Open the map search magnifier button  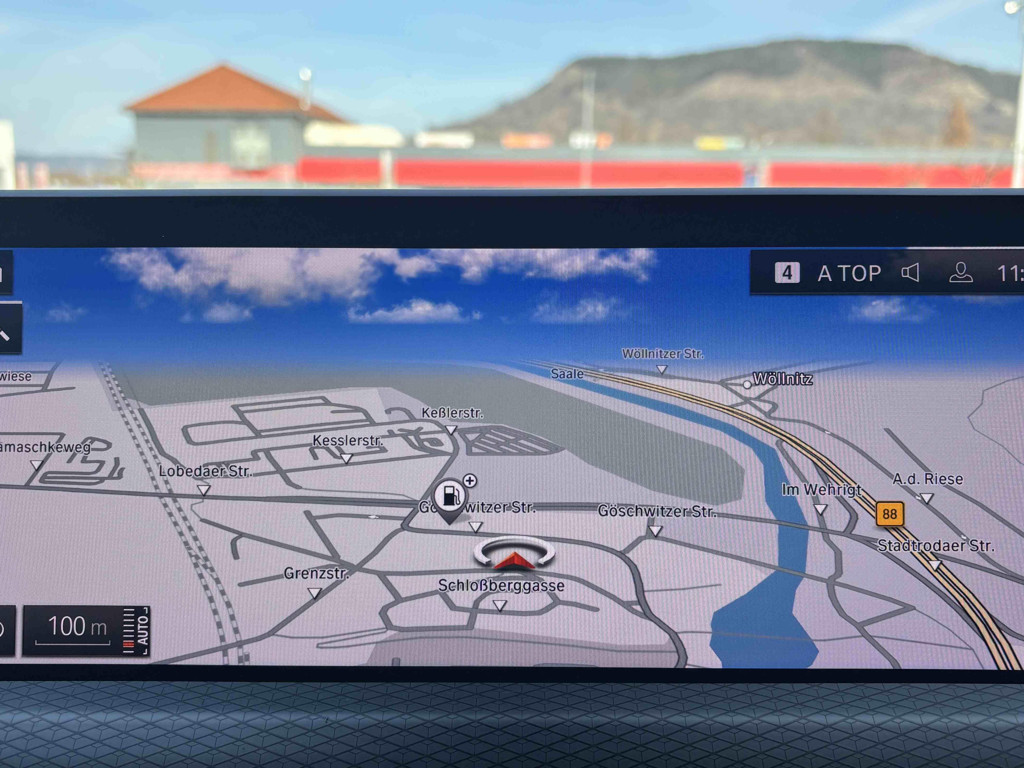tap(6, 328)
